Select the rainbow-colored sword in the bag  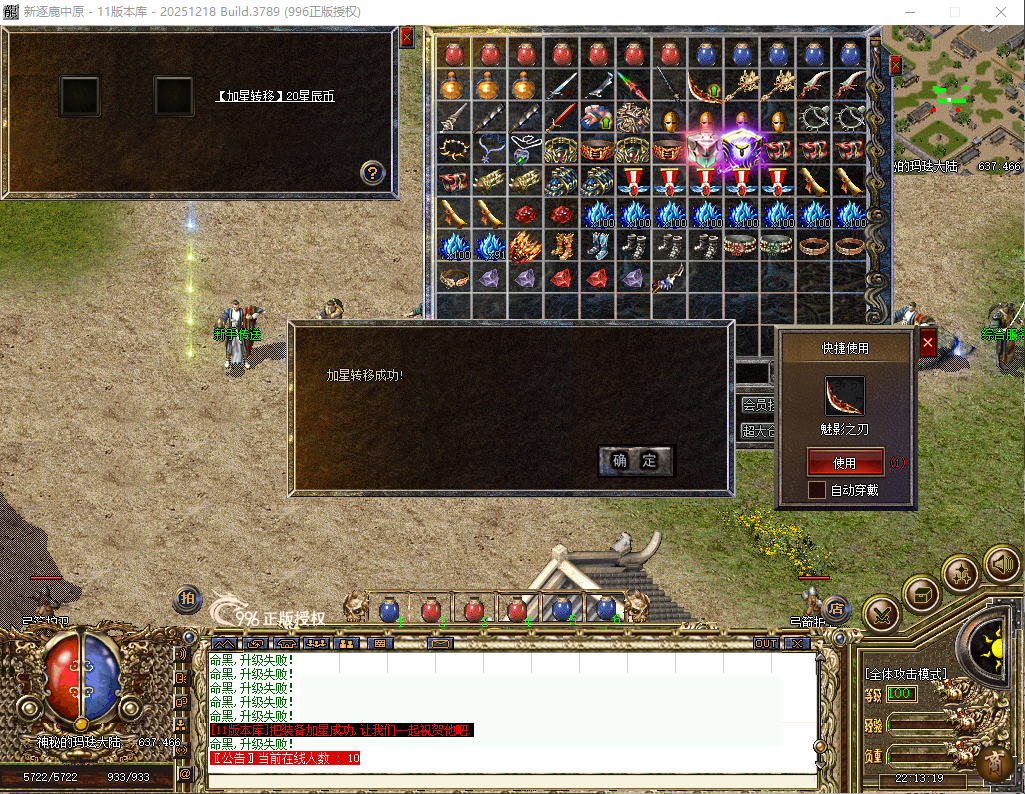click(x=630, y=85)
